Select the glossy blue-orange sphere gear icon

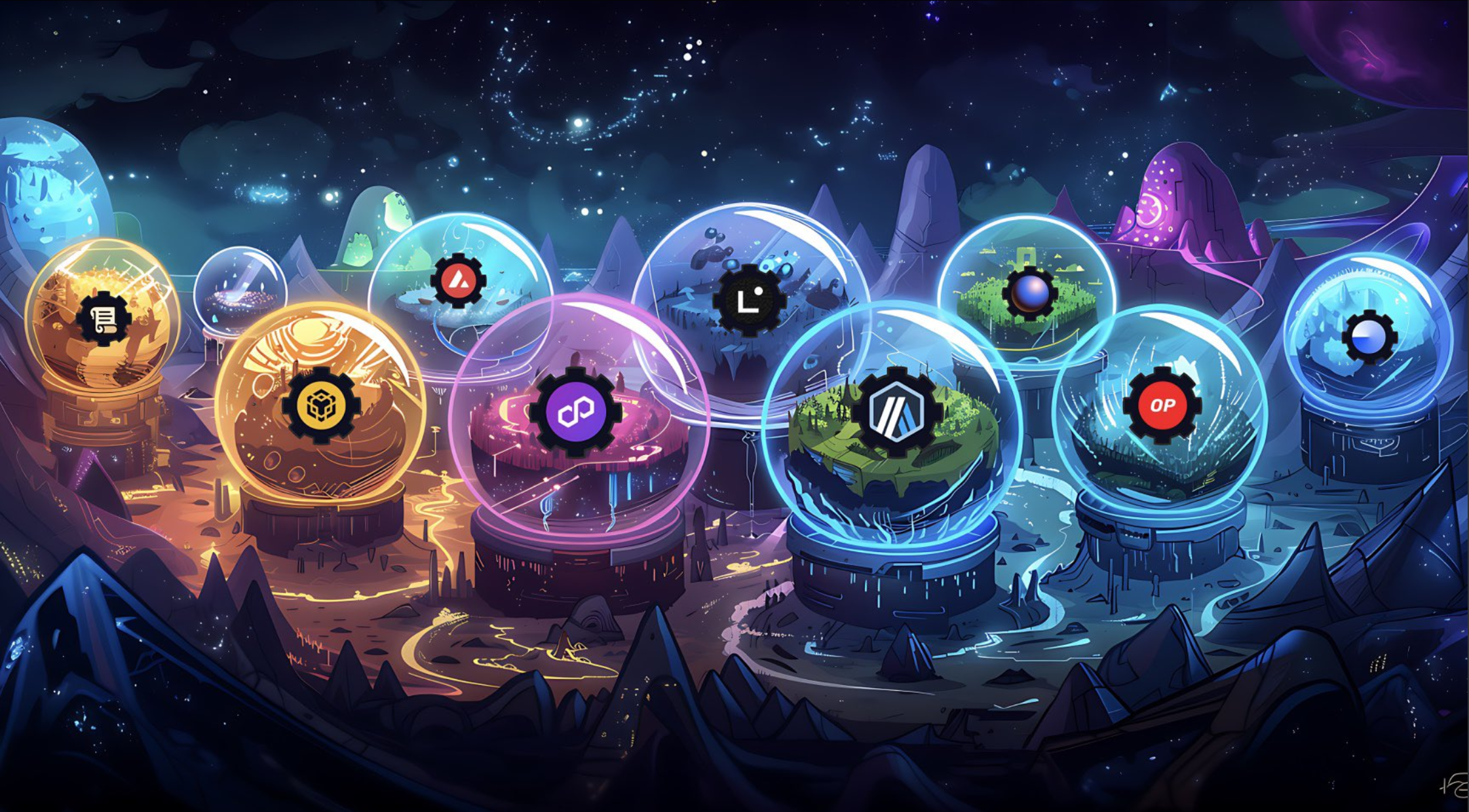tap(1029, 293)
